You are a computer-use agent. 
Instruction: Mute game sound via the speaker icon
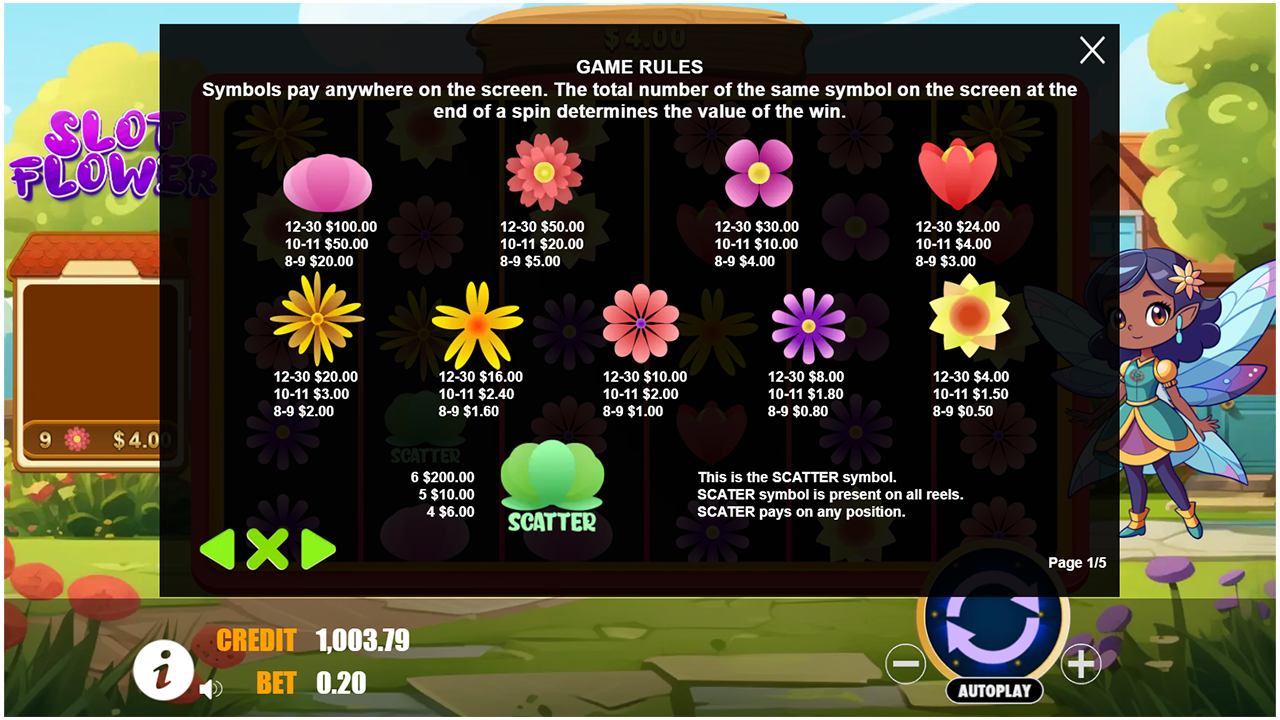click(210, 688)
